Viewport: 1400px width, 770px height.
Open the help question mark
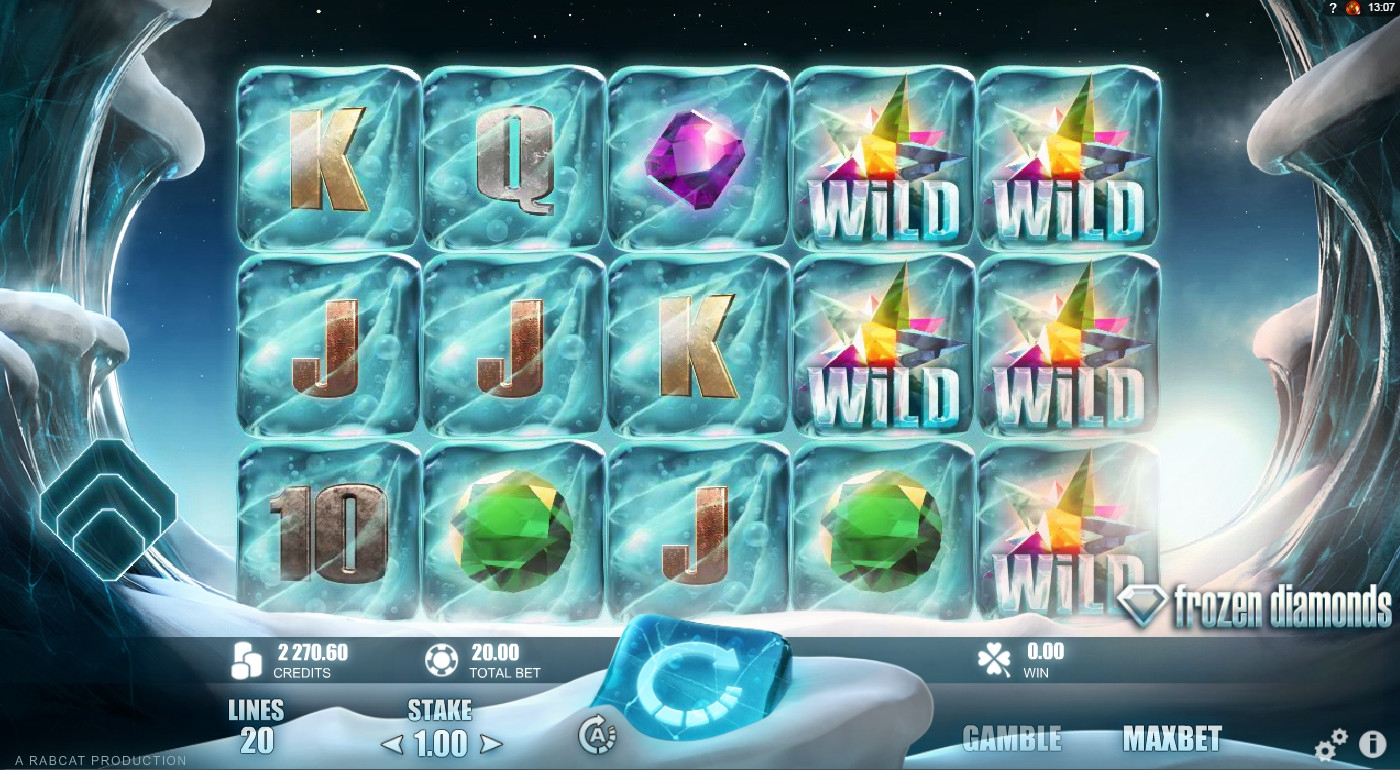[1333, 8]
